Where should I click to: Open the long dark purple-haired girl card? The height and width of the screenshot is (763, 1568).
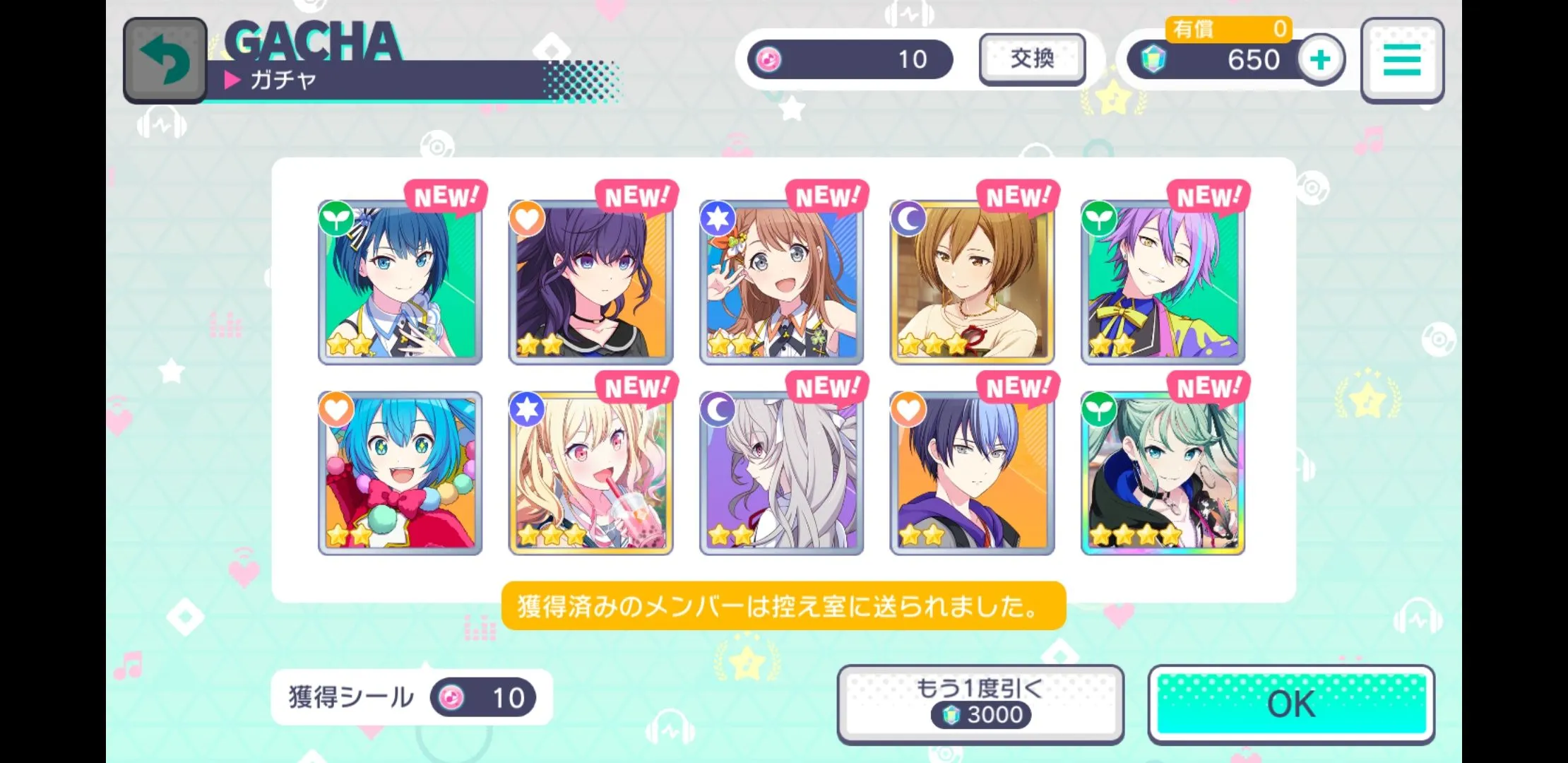[x=590, y=283]
